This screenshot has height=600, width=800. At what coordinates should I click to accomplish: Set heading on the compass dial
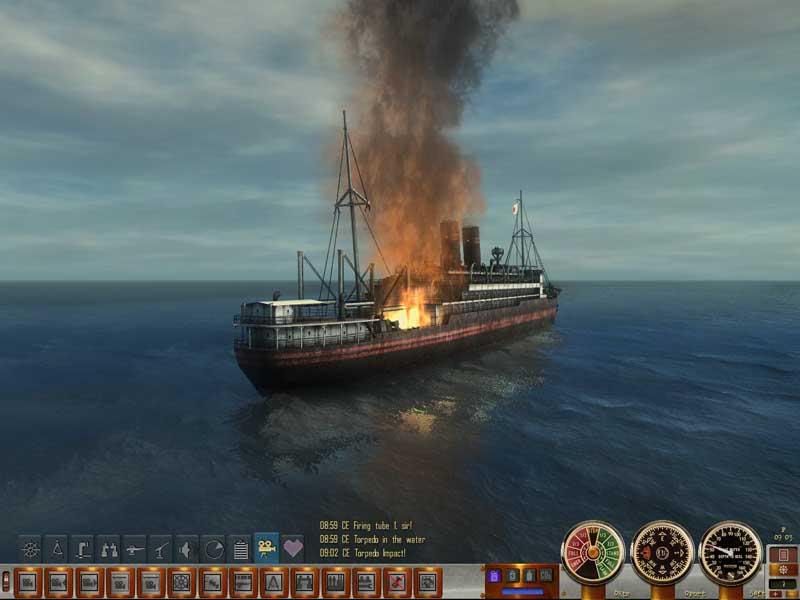point(662,552)
